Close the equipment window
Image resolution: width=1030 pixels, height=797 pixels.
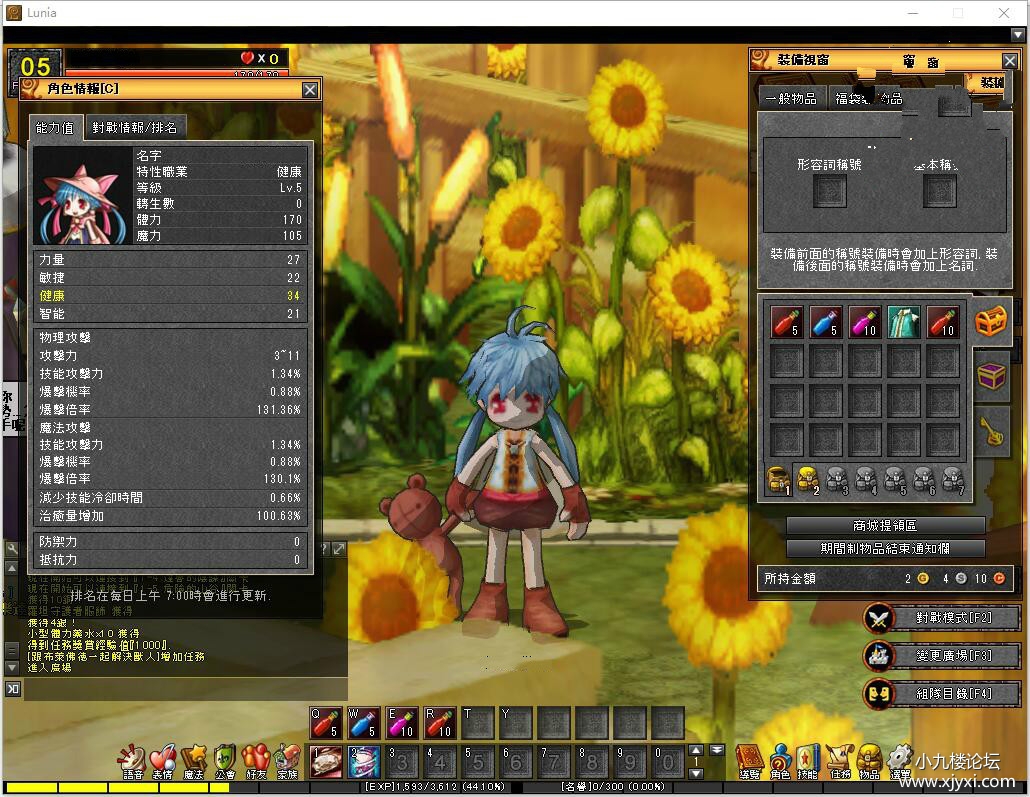1010,62
